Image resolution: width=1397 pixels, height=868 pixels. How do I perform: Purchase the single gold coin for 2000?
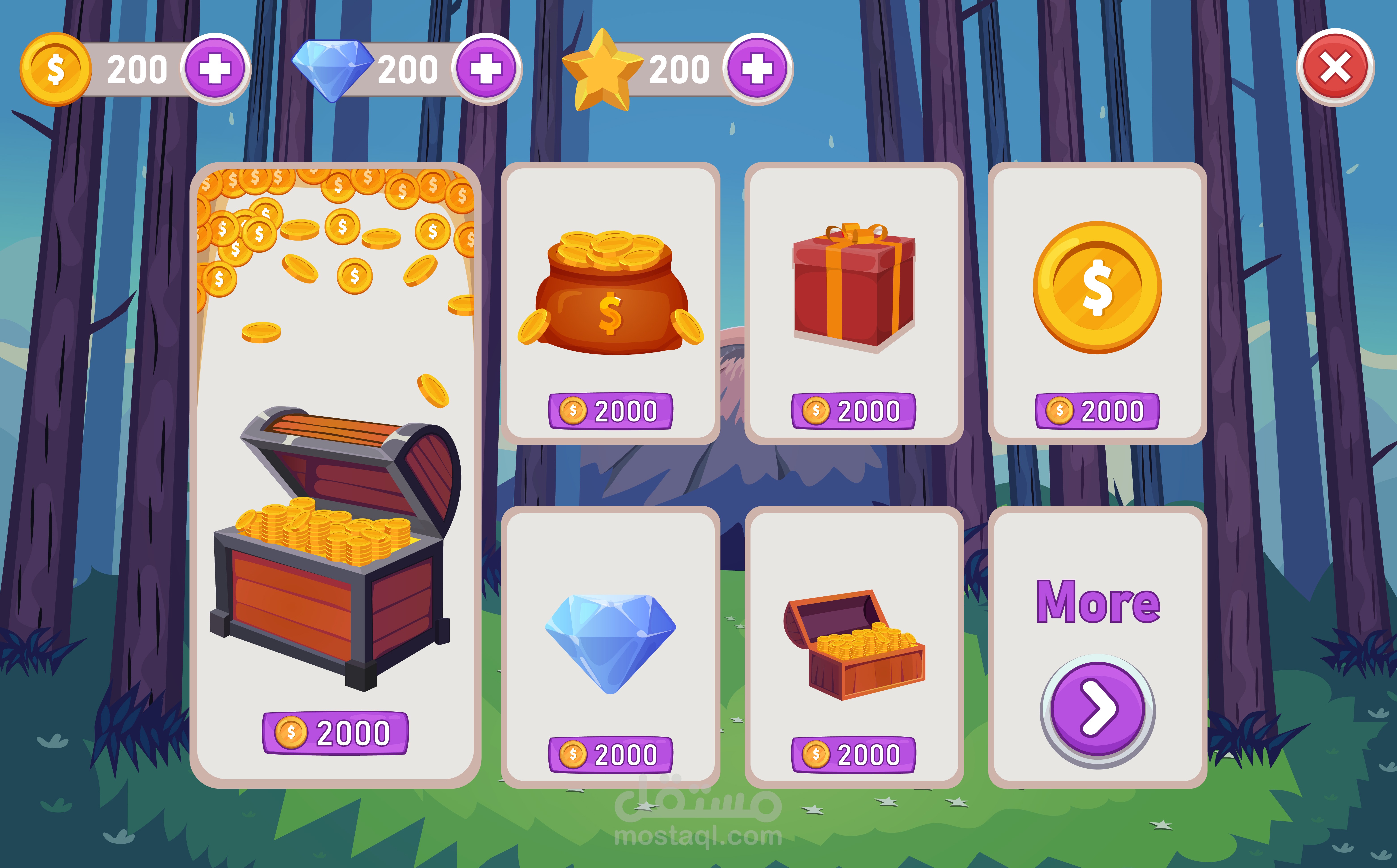(1097, 411)
